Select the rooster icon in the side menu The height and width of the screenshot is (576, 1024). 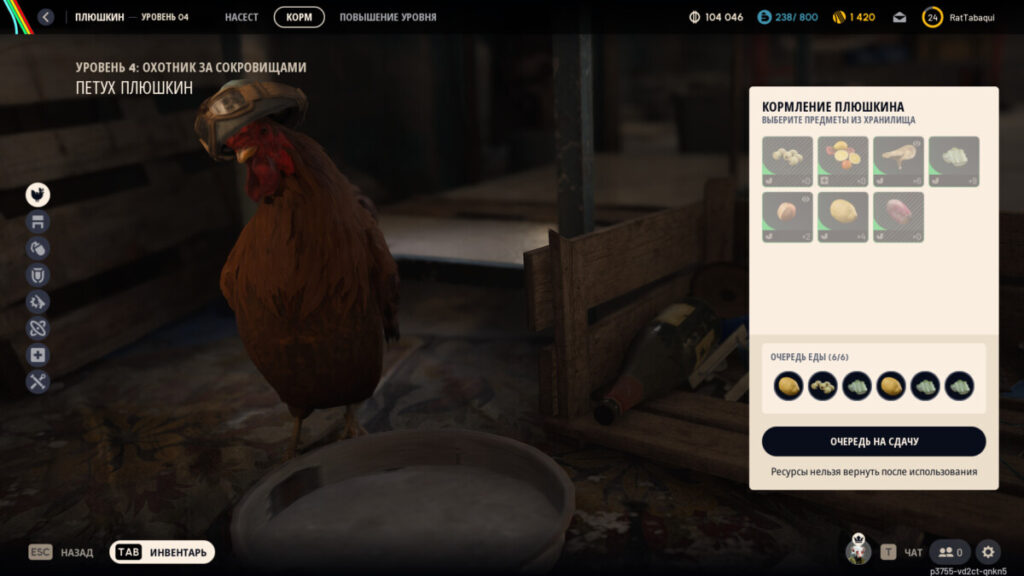(38, 195)
